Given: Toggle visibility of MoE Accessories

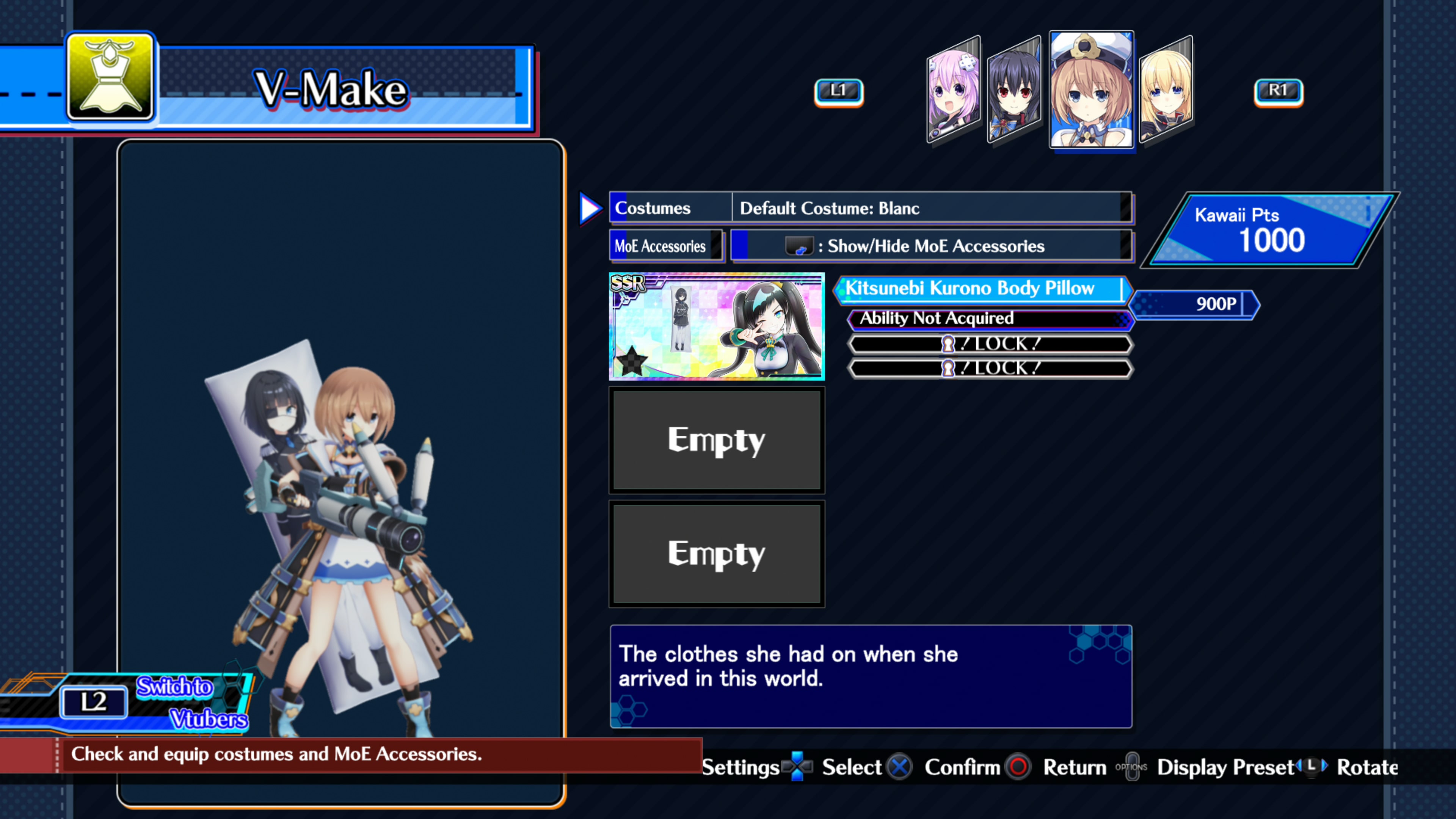Looking at the screenshot, I should point(933,246).
